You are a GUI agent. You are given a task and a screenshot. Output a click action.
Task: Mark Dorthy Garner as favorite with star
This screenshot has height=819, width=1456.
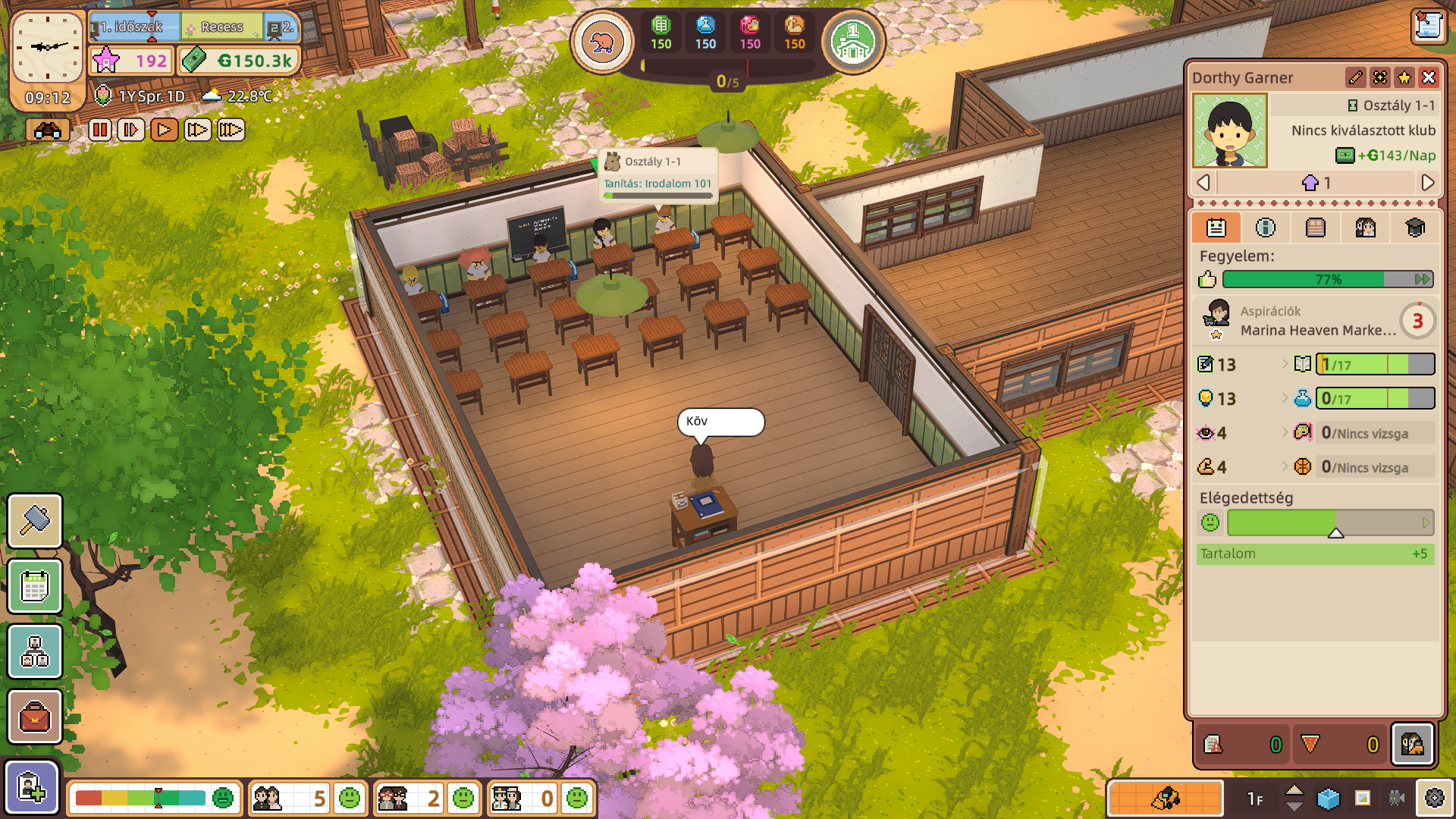pyautogui.click(x=1404, y=77)
